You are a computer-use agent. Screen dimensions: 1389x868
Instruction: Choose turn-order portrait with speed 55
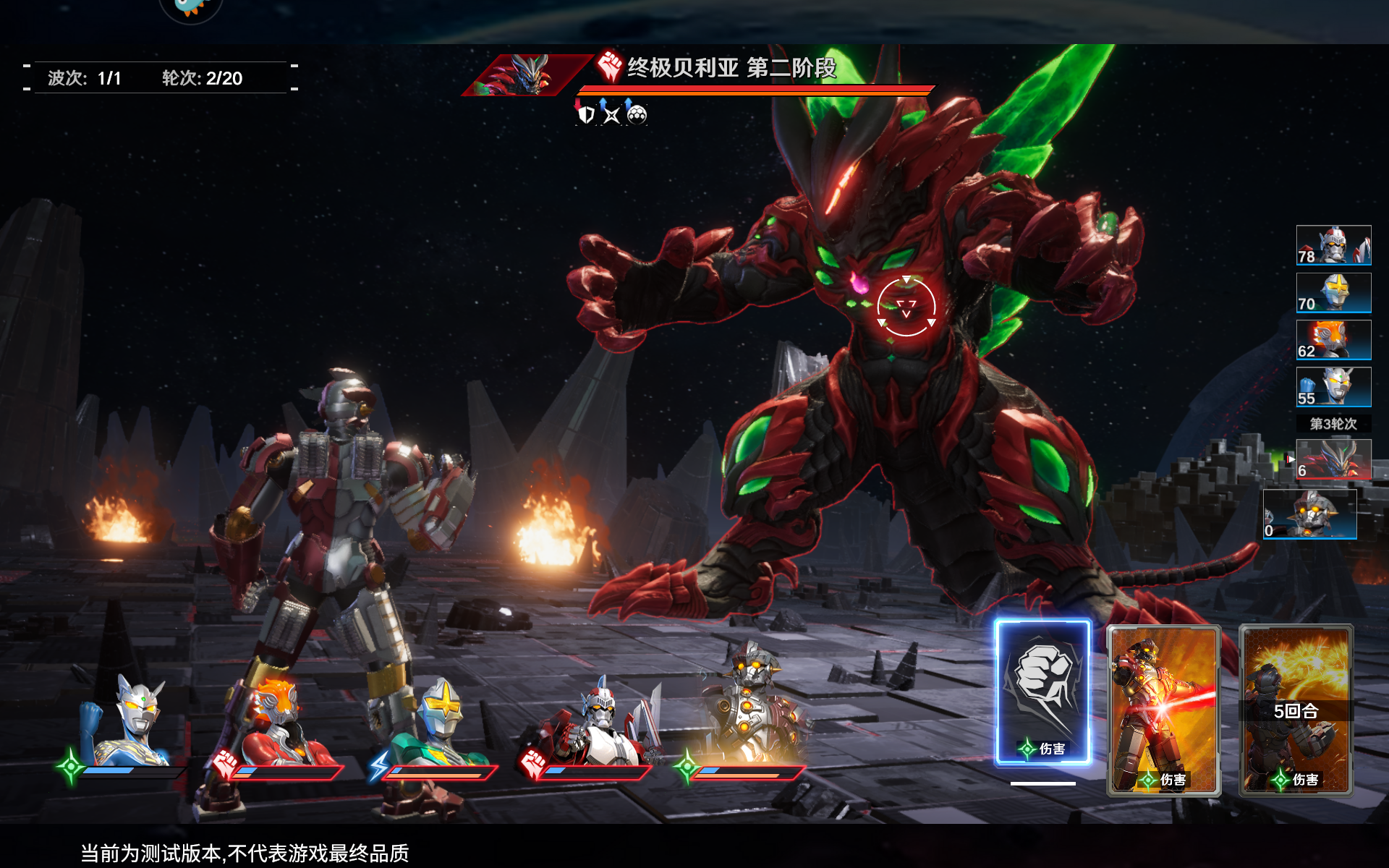point(1333,386)
